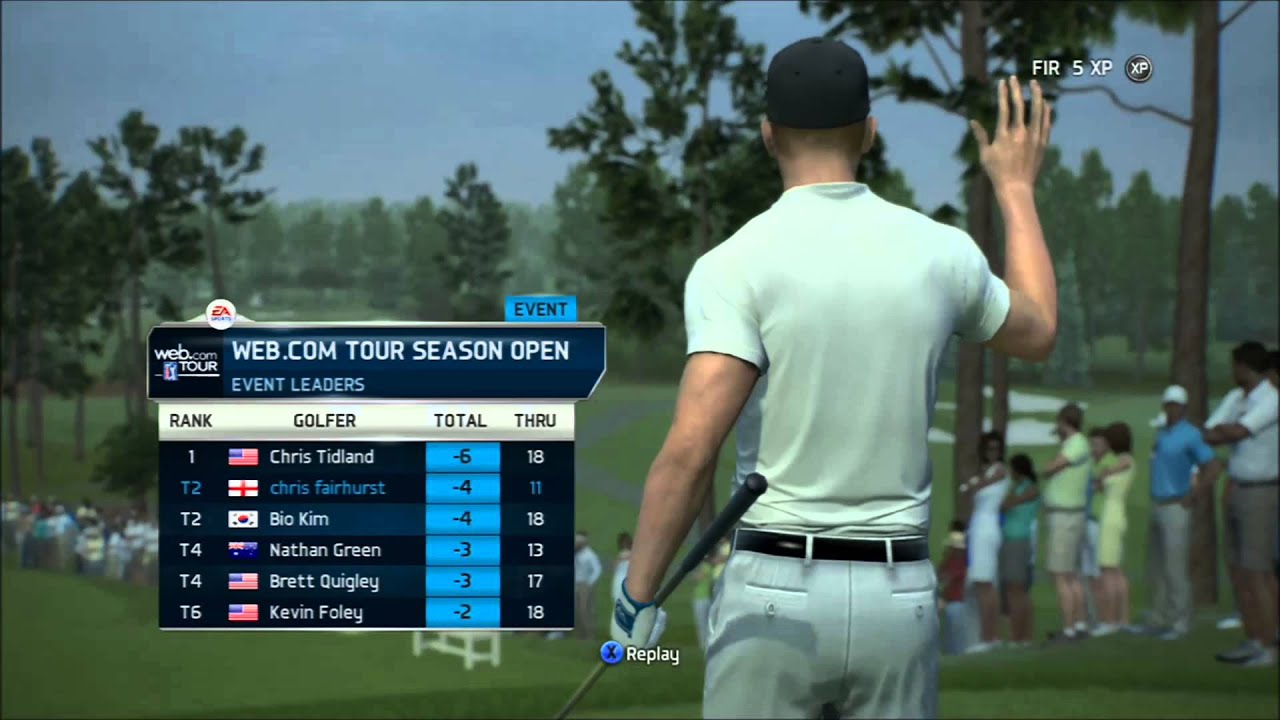Choose the chris fairhurst leaderboard row

tap(366, 488)
